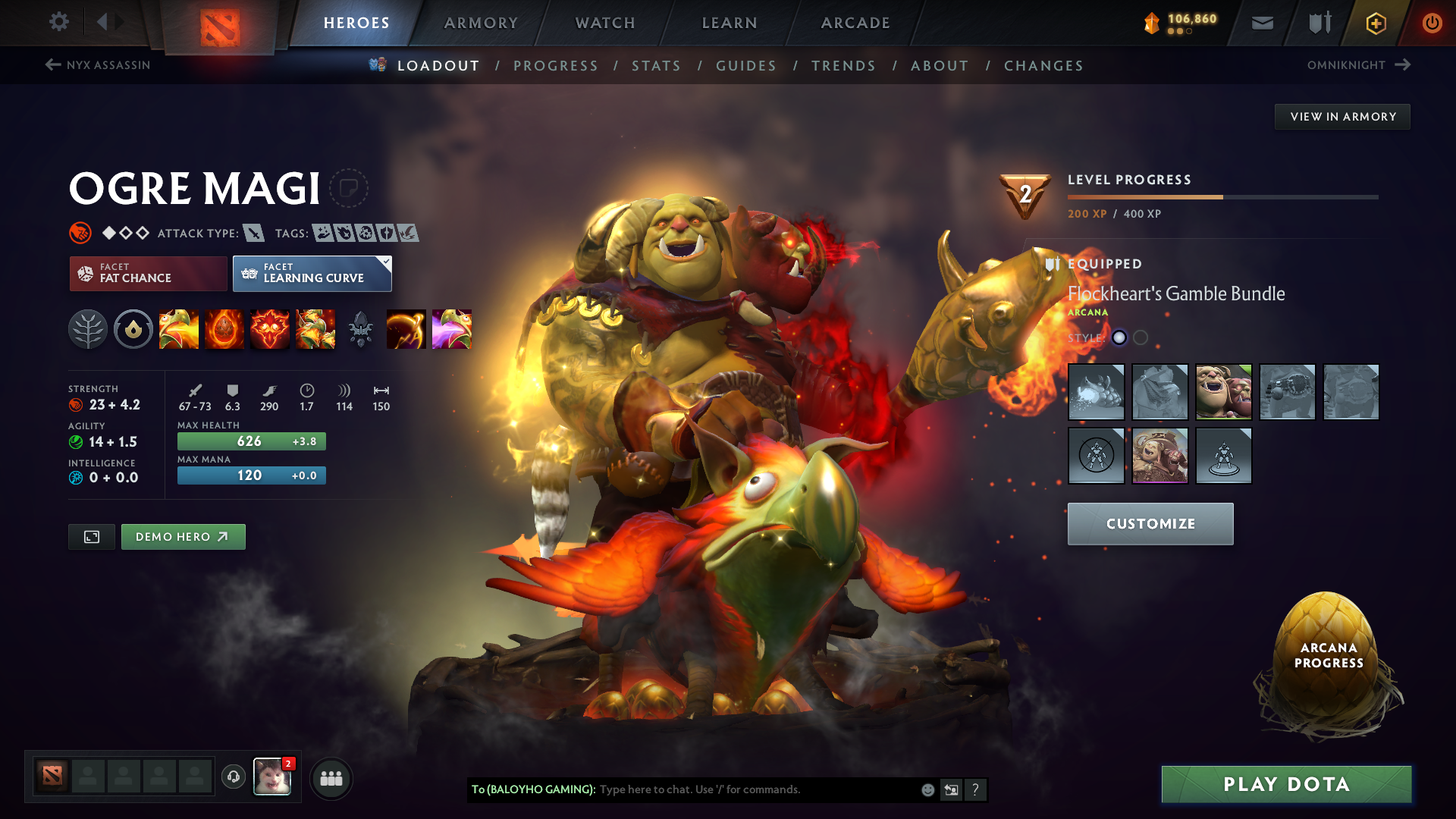Open the mail inbox icon

coord(1261,23)
